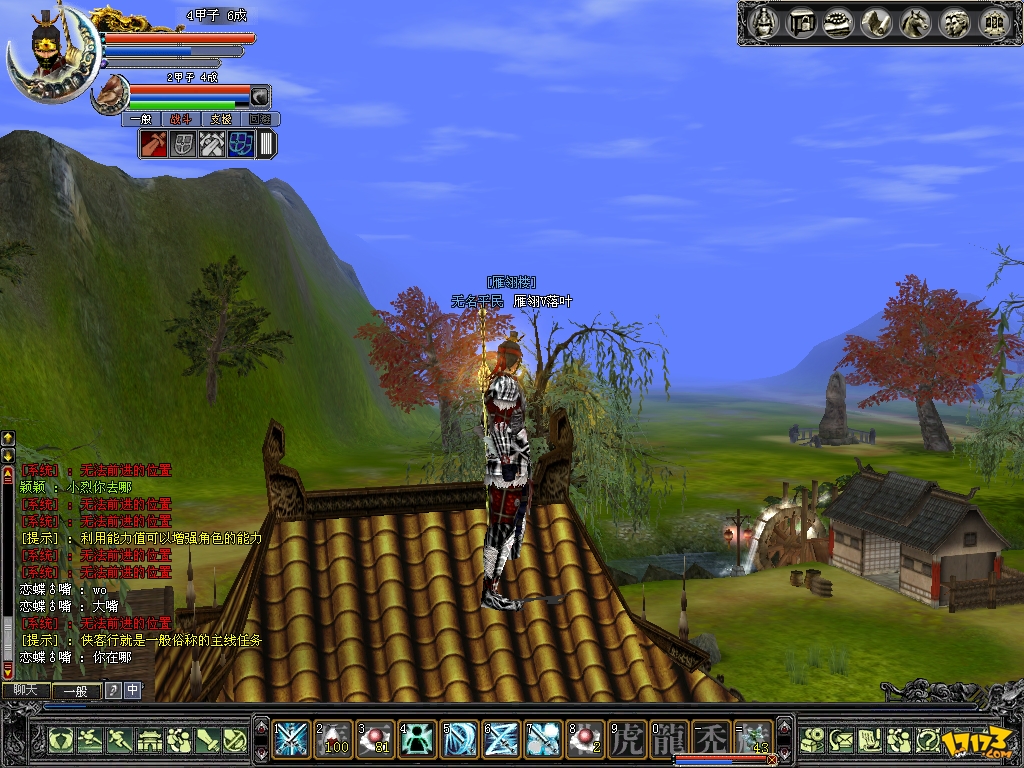
Task: Open the padlocked chest menu icon
Action: 802,22
